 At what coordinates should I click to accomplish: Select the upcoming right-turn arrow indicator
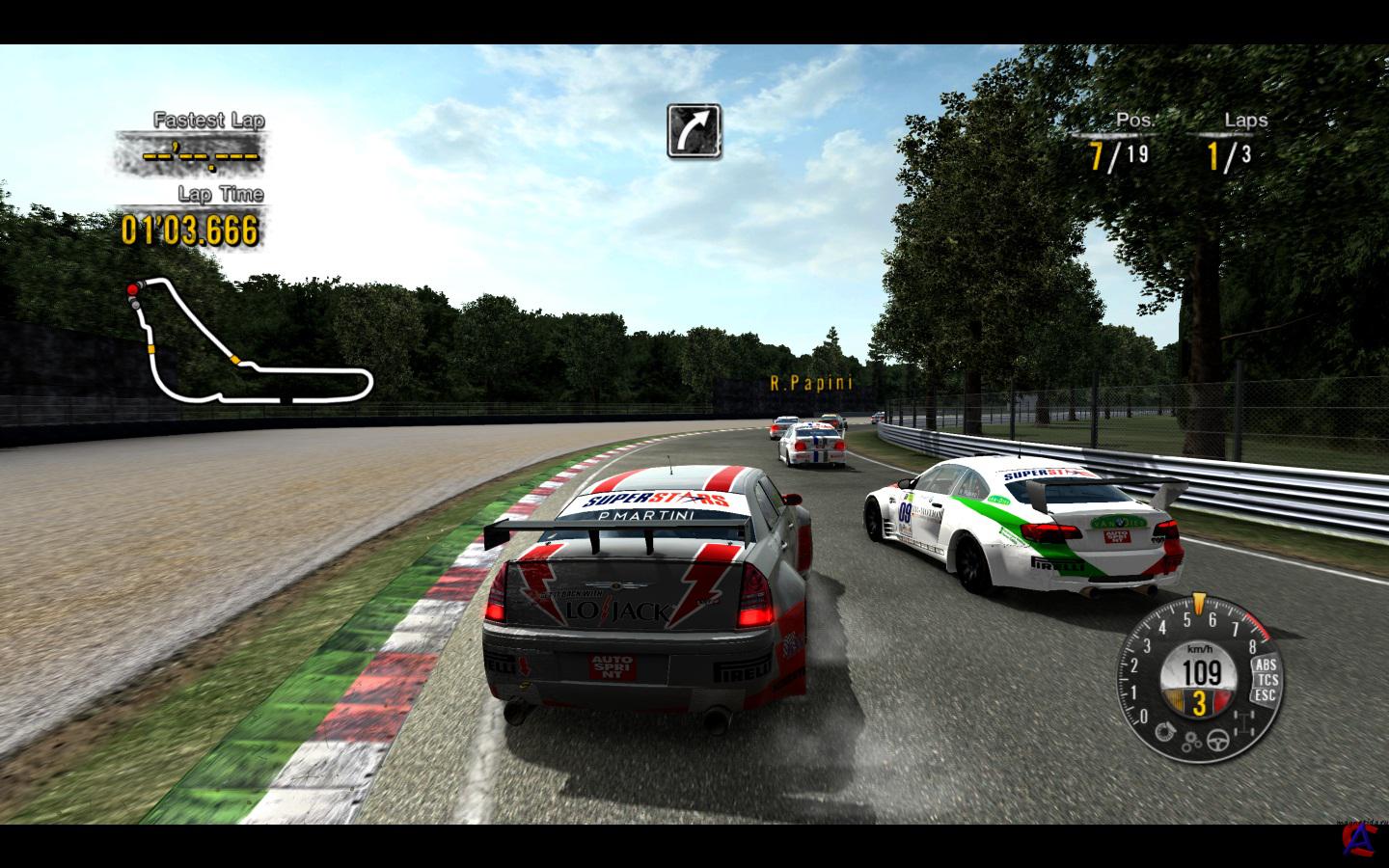coord(694,131)
